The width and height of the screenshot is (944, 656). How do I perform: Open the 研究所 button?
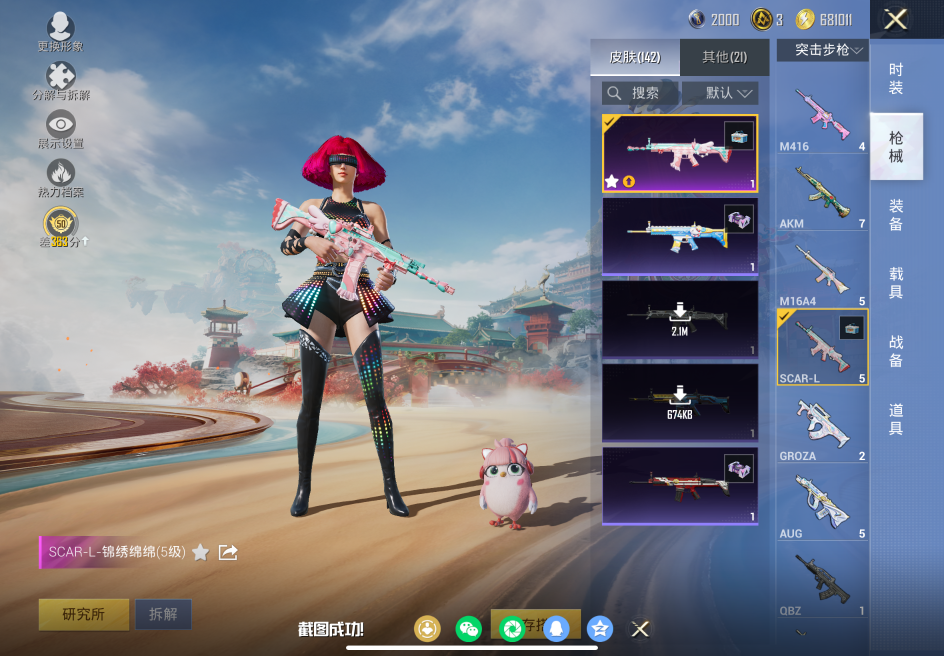click(x=84, y=614)
